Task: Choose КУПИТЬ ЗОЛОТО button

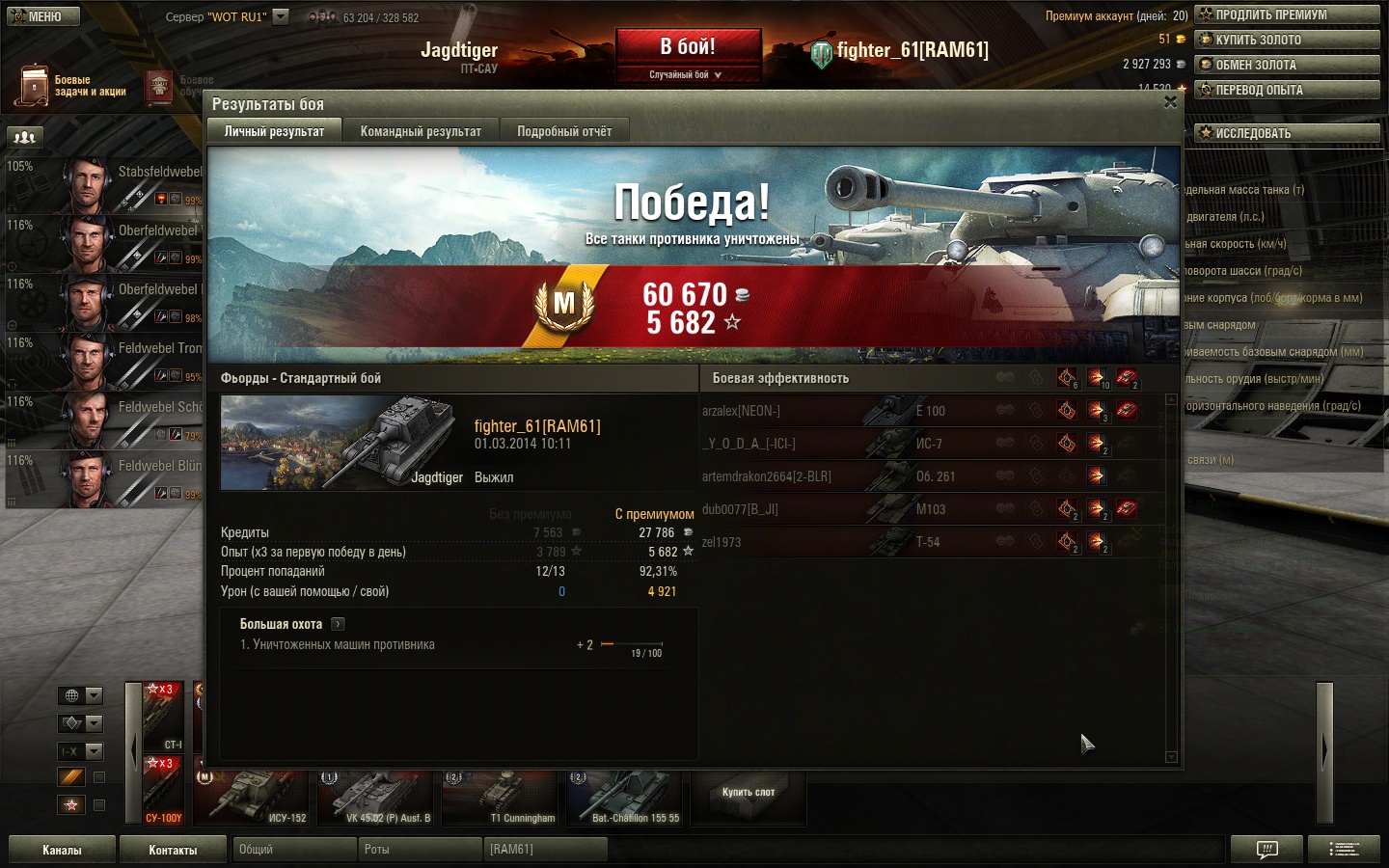Action: tap(1287, 40)
